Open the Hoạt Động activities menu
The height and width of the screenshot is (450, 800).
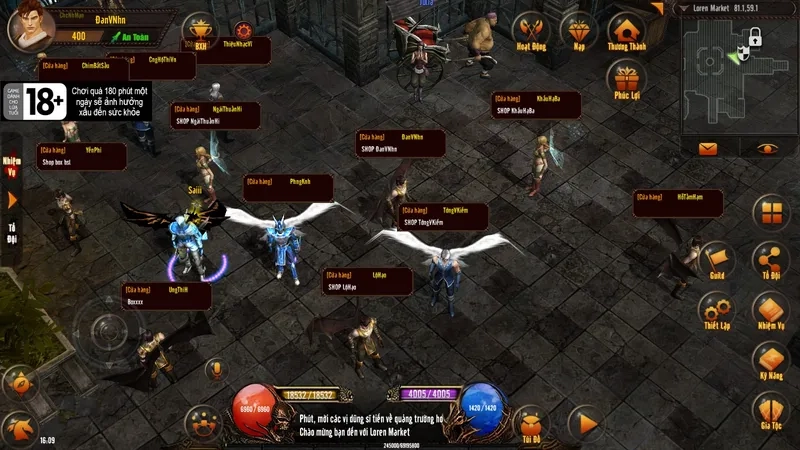tap(529, 33)
